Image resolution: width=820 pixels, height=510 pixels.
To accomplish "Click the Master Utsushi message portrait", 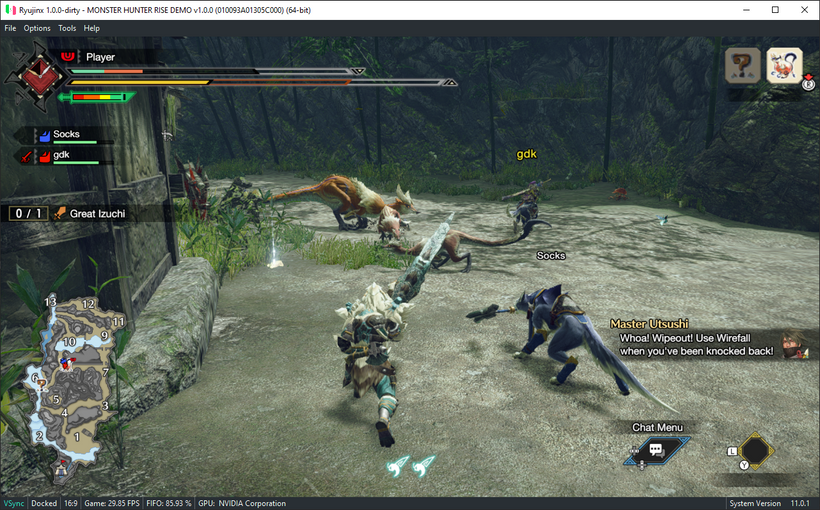I will tap(796, 345).
